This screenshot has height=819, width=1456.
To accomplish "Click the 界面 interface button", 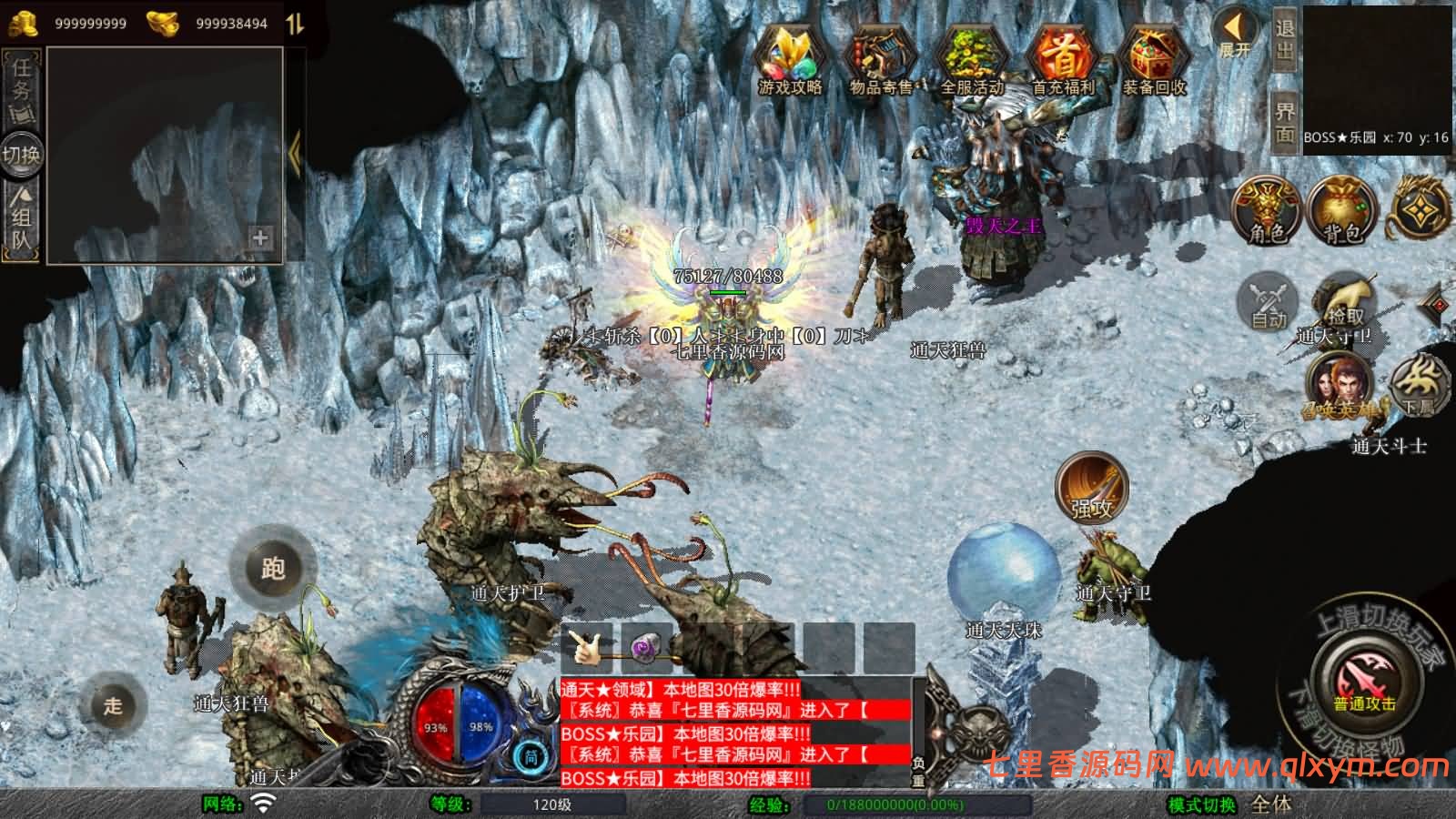I will point(1284,122).
